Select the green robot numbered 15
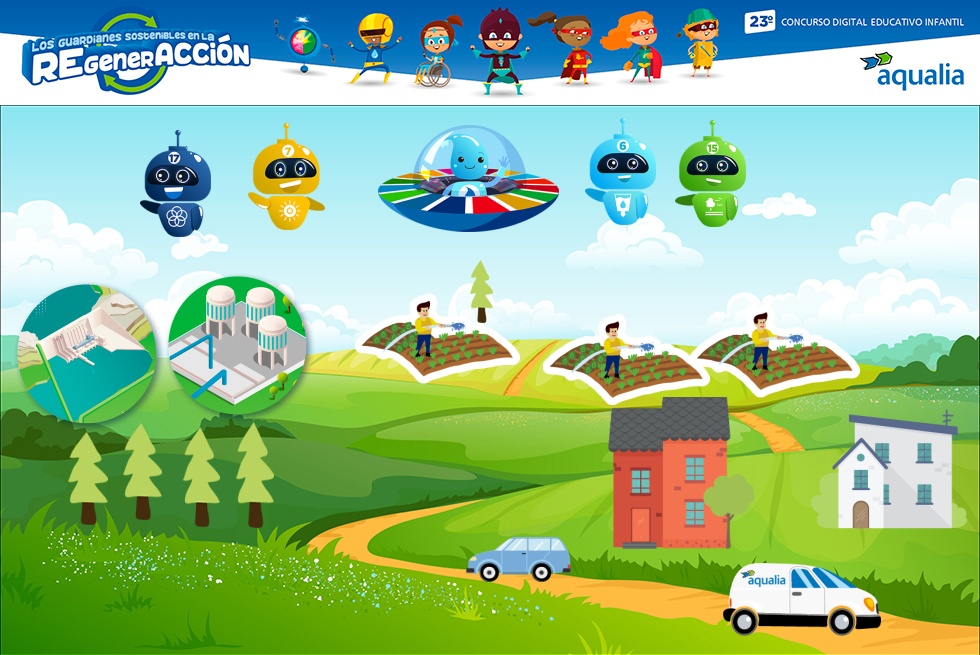 (x=711, y=178)
